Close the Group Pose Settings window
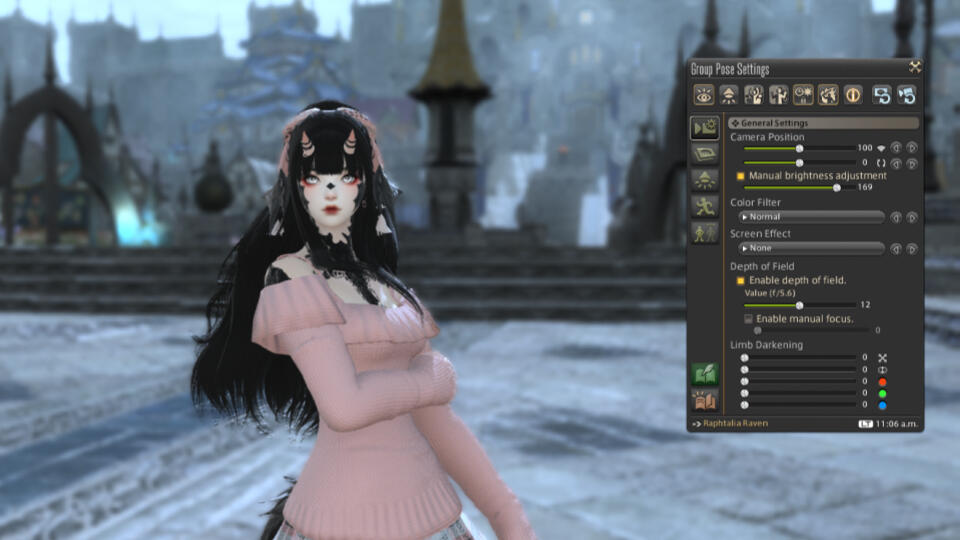 point(914,67)
